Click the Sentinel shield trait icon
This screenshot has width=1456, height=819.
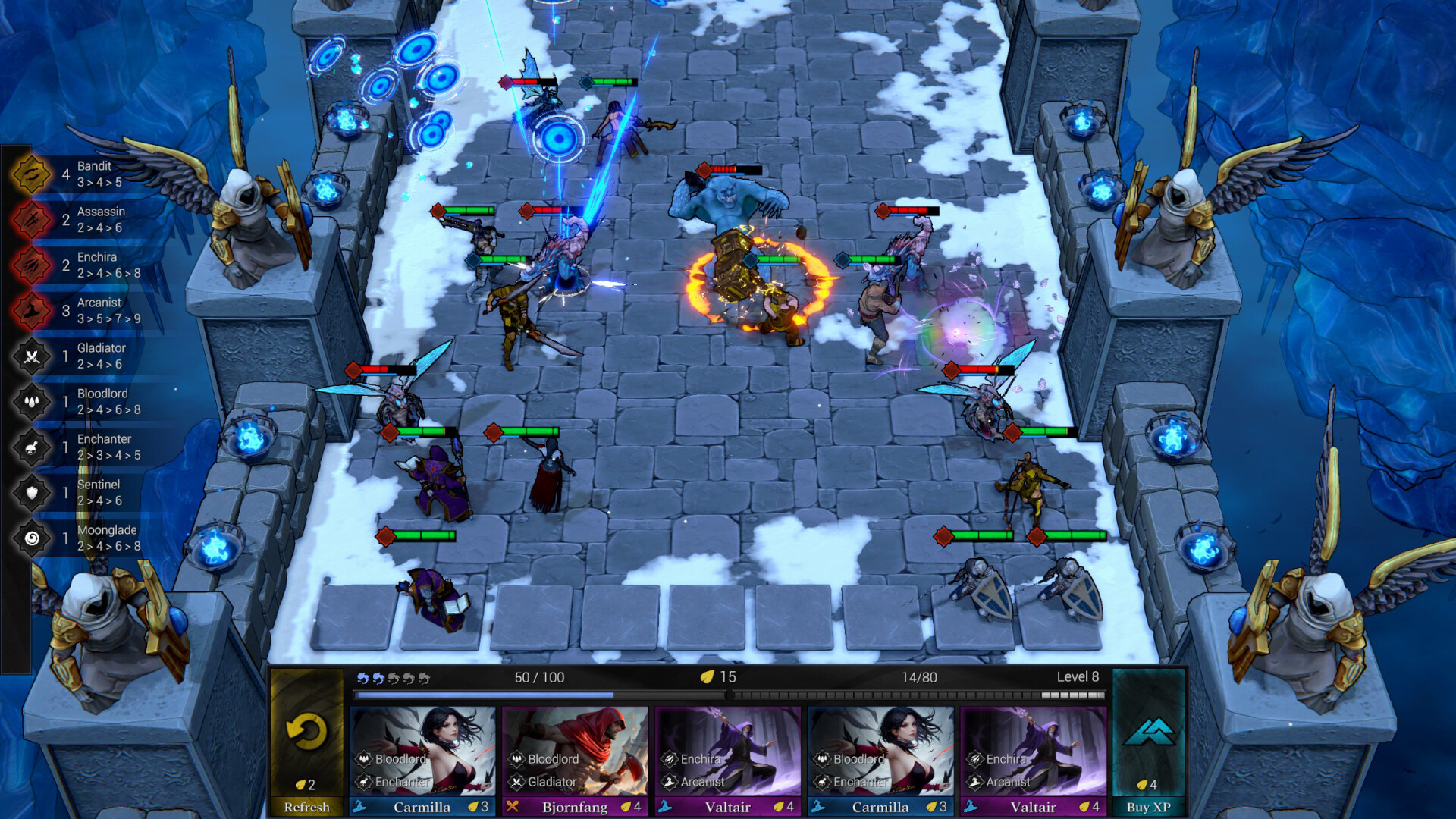30,491
